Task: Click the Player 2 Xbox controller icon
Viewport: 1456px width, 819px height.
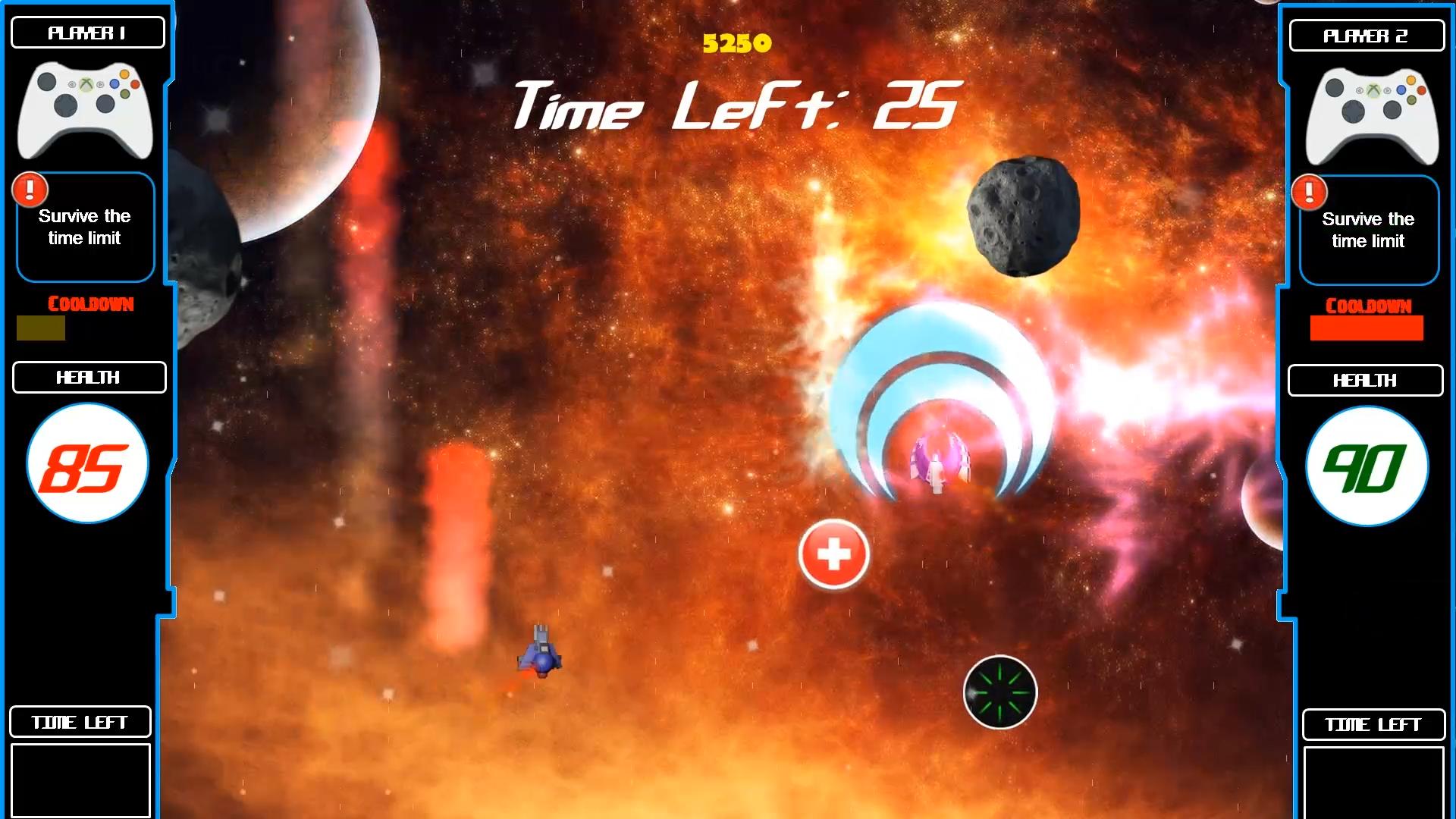Action: (1370, 114)
